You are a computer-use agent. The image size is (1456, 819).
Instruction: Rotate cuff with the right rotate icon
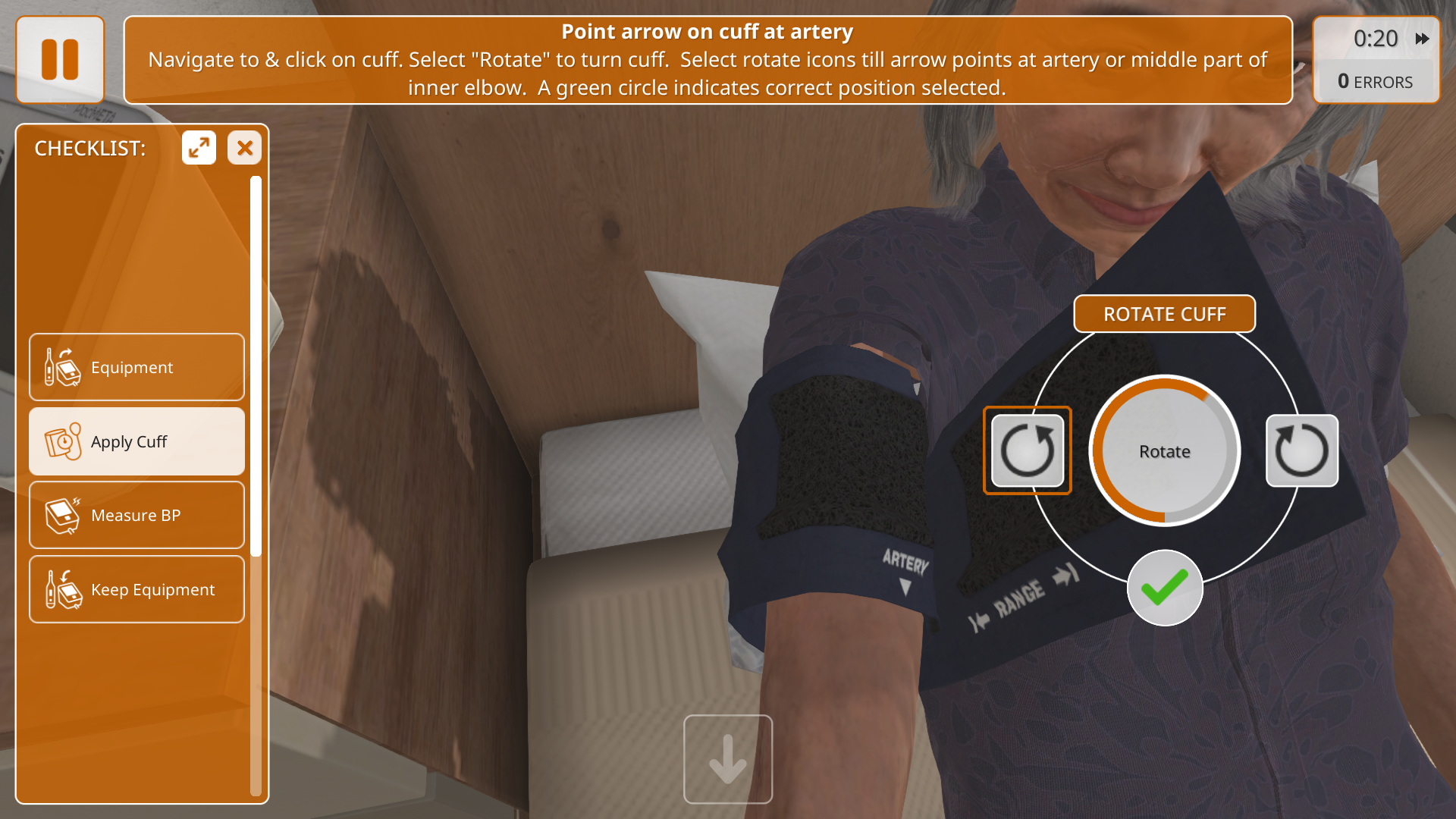click(x=1301, y=450)
